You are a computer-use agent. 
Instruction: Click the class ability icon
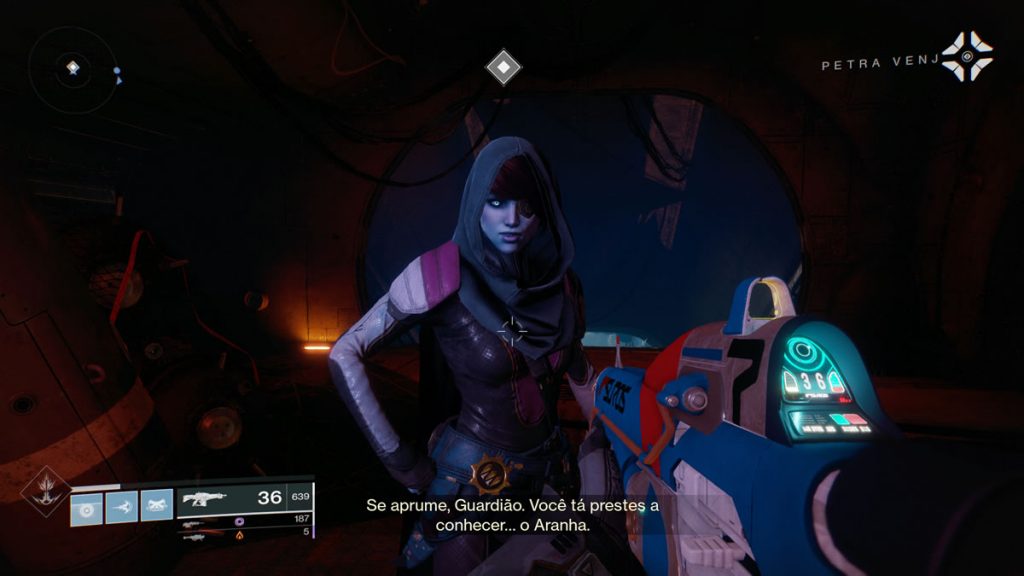(157, 506)
